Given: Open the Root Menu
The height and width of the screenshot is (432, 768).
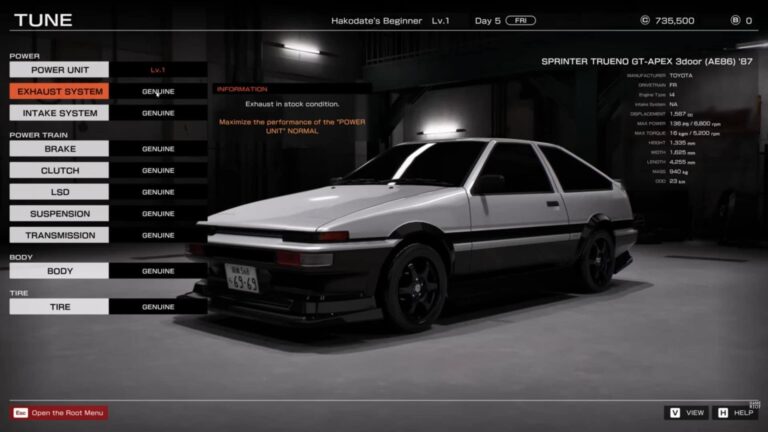Looking at the screenshot, I should (60, 413).
